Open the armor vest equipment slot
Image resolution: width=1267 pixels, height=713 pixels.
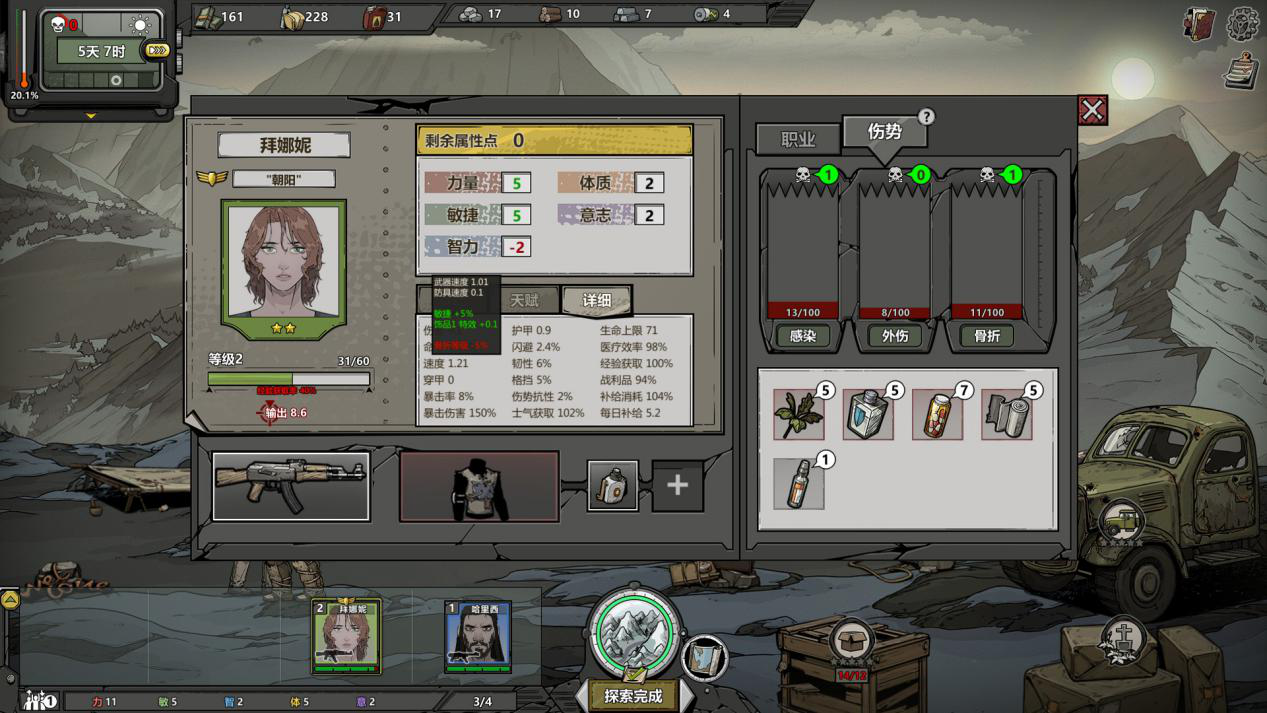tap(479, 486)
